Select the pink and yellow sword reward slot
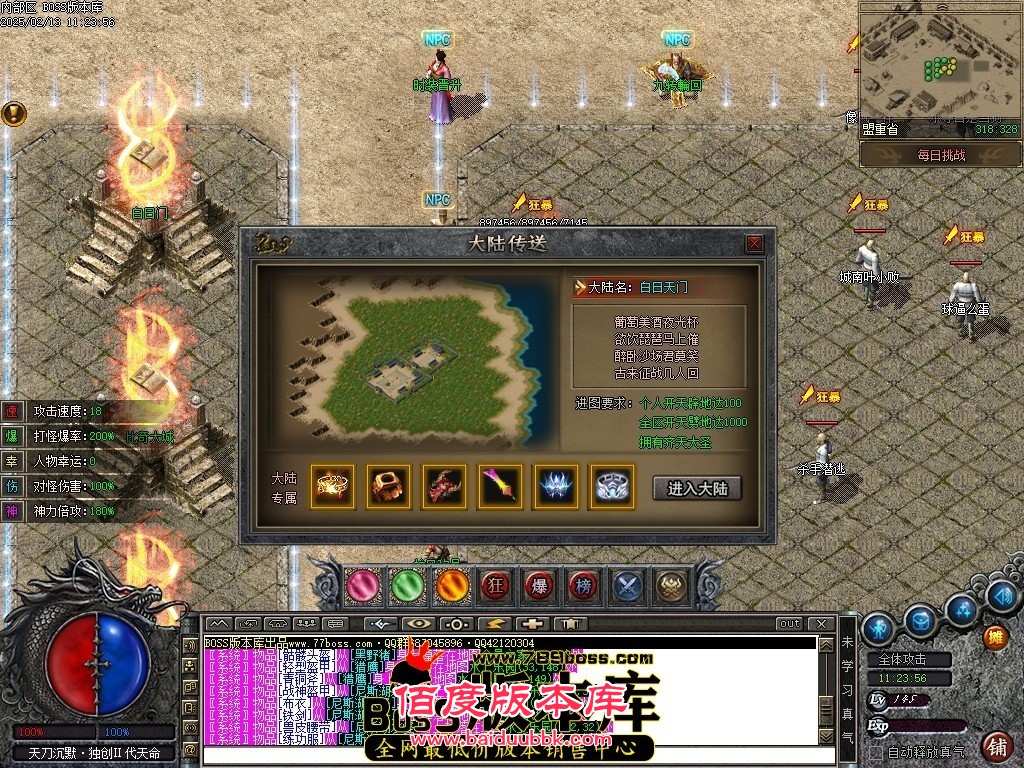 [500, 487]
